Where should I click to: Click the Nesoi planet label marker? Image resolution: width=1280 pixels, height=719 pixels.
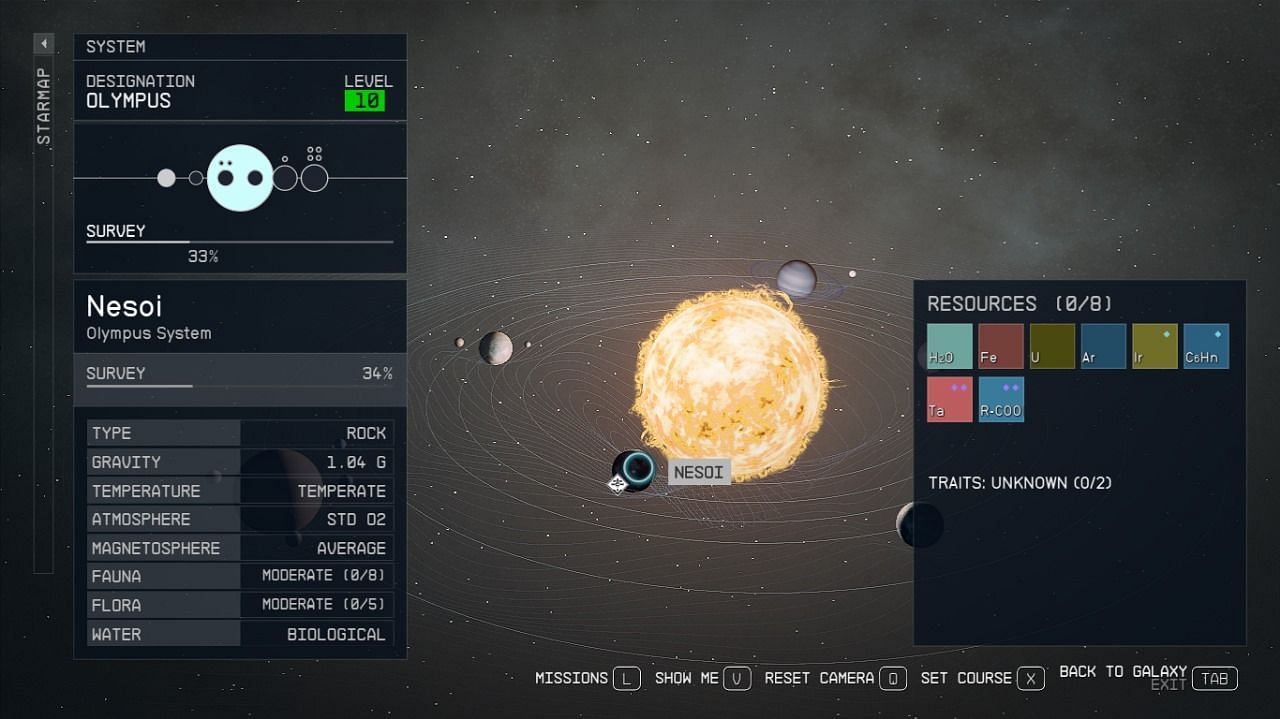(698, 472)
